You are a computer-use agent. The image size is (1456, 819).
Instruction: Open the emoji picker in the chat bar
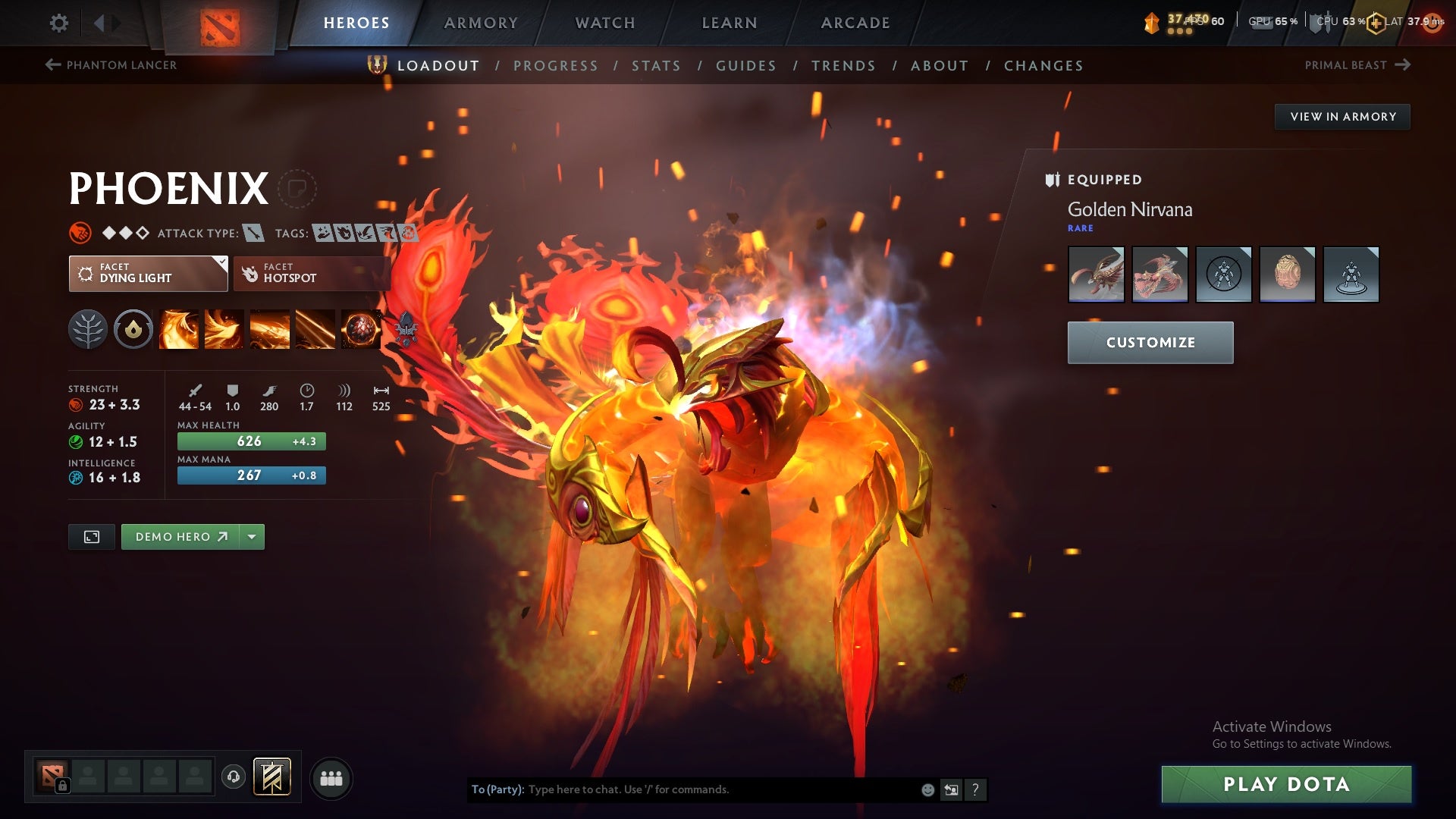coord(927,789)
